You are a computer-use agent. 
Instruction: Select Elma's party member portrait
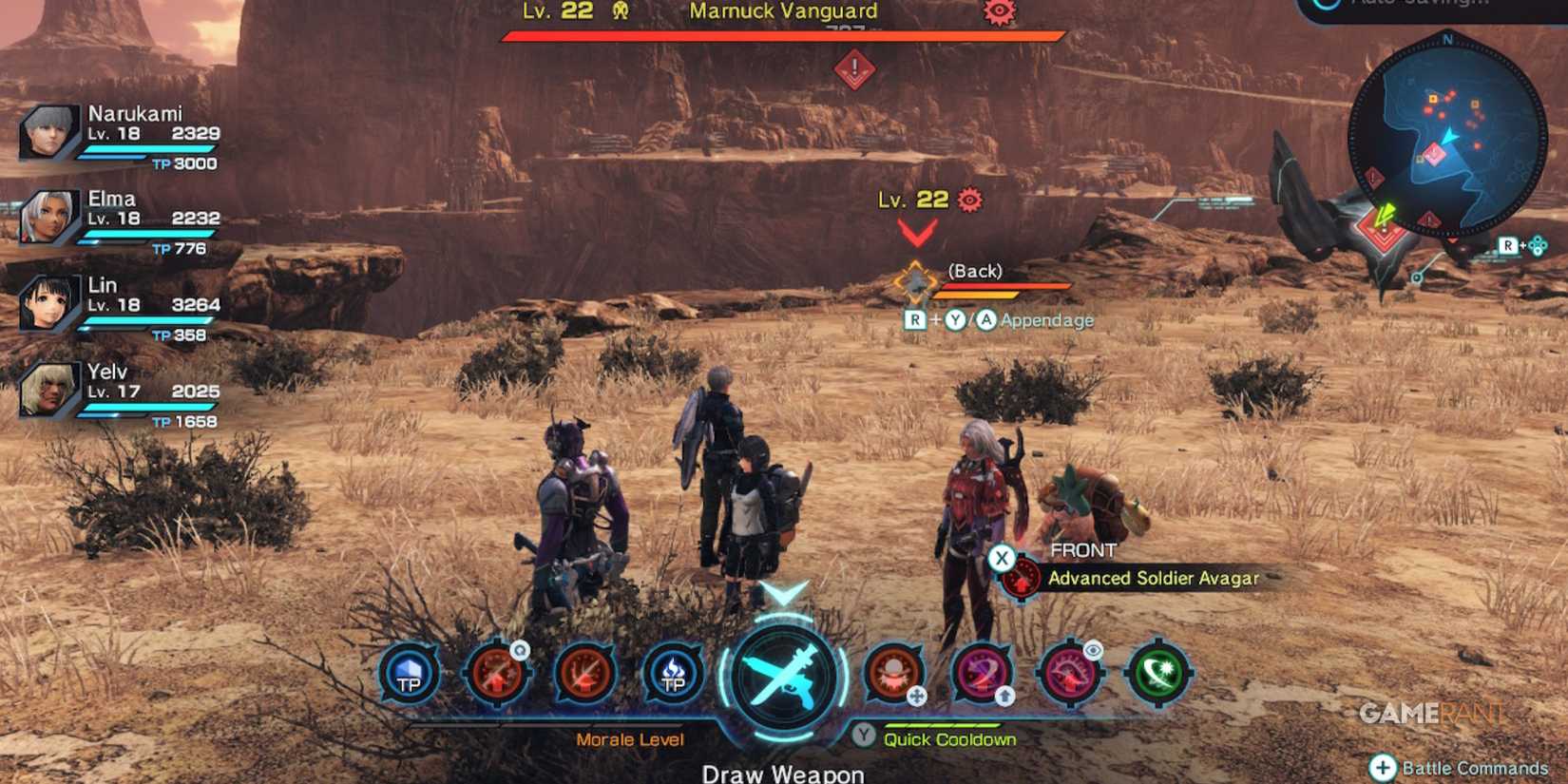46,217
